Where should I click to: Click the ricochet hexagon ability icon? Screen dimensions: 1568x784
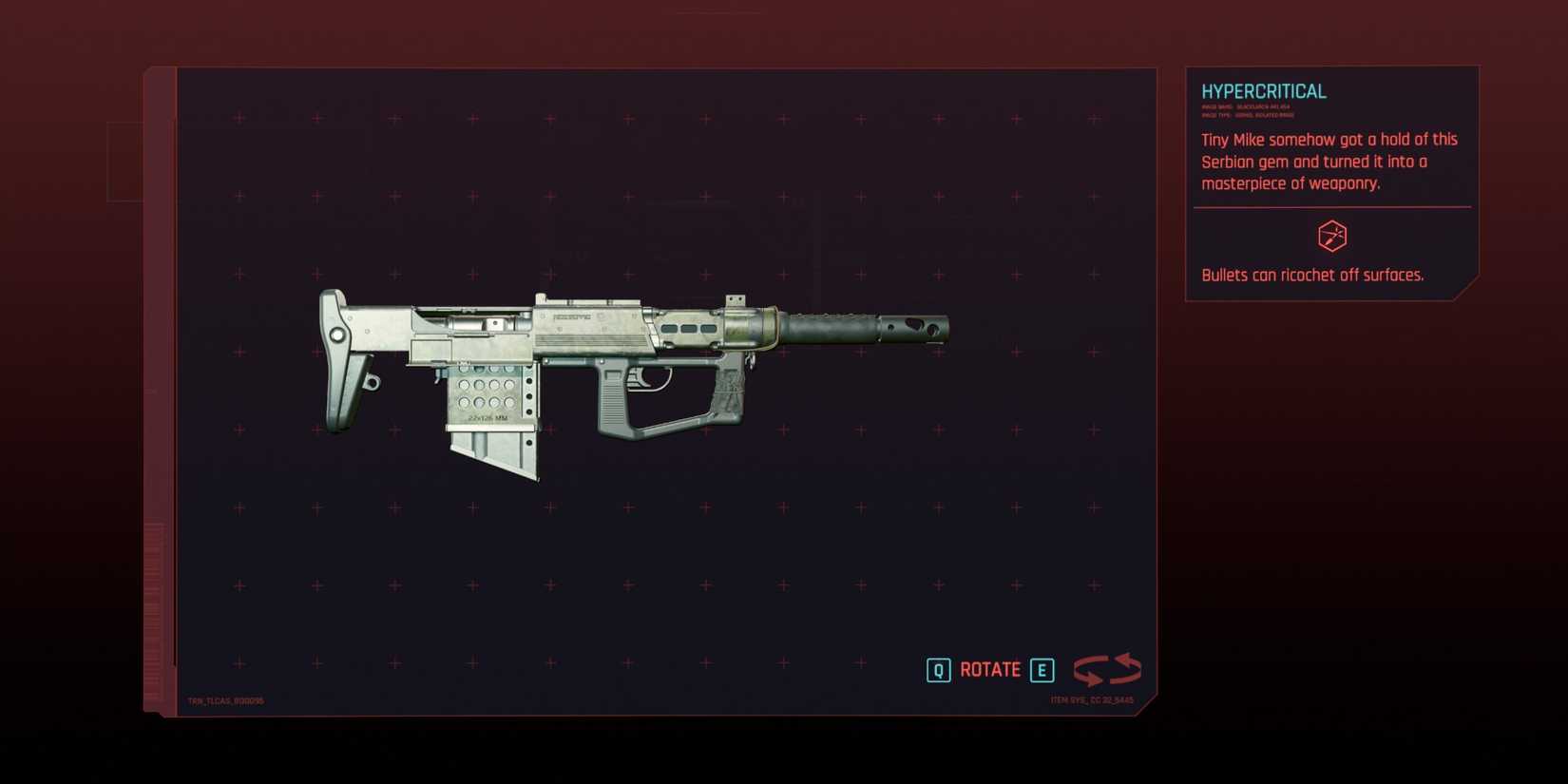[1330, 236]
